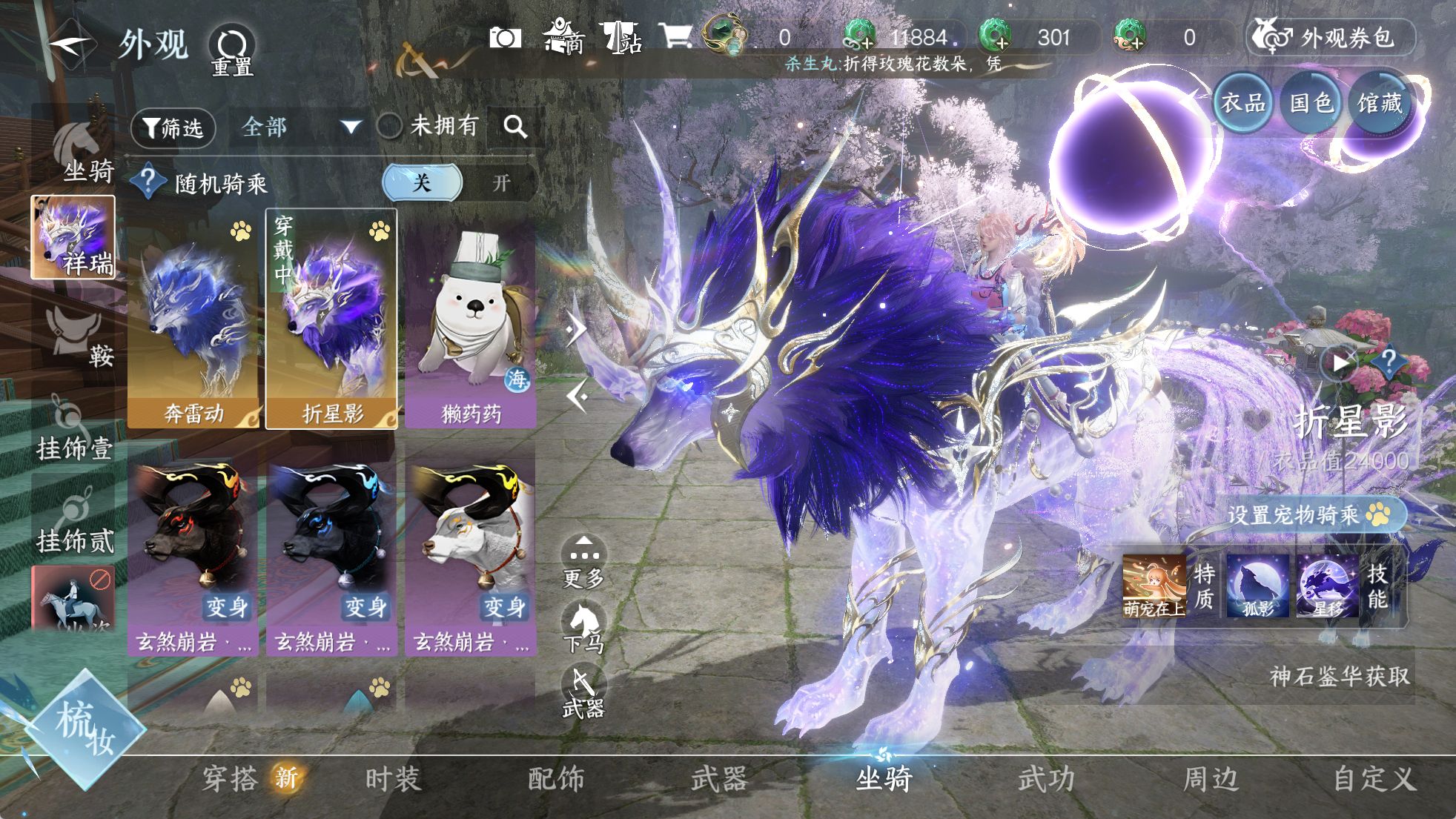Viewport: 1456px width, 819px height.
Task: Reset appearance with 重置 button
Action: coord(232,50)
